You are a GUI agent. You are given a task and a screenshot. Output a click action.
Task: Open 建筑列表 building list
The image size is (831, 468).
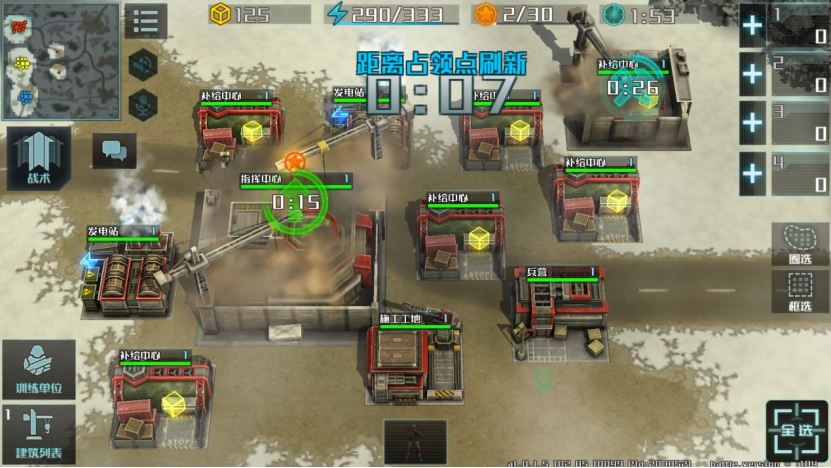[x=39, y=434]
